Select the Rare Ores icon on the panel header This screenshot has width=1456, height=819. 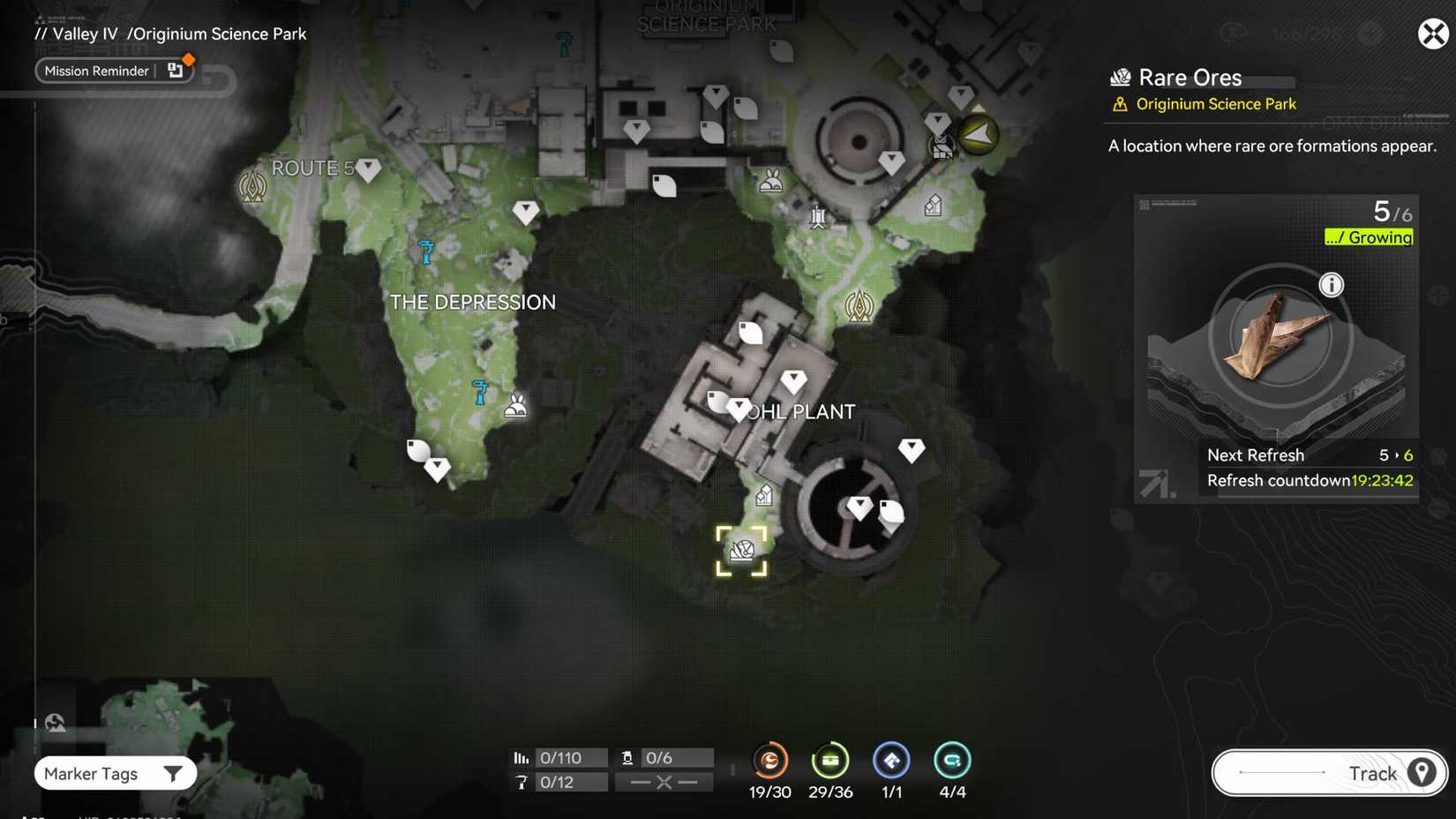point(1121,78)
